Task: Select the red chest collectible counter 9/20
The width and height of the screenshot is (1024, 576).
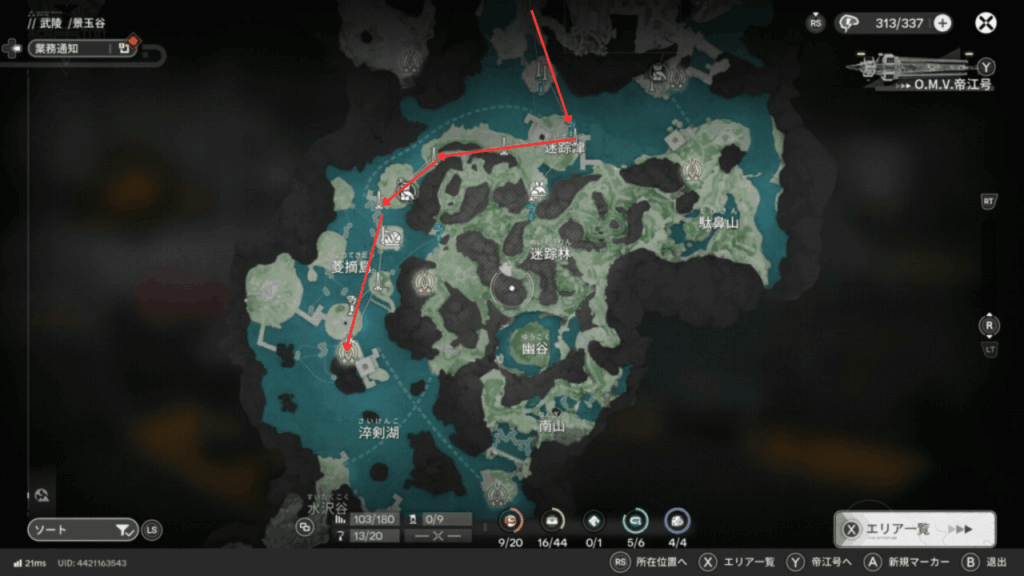Action: click(x=512, y=520)
